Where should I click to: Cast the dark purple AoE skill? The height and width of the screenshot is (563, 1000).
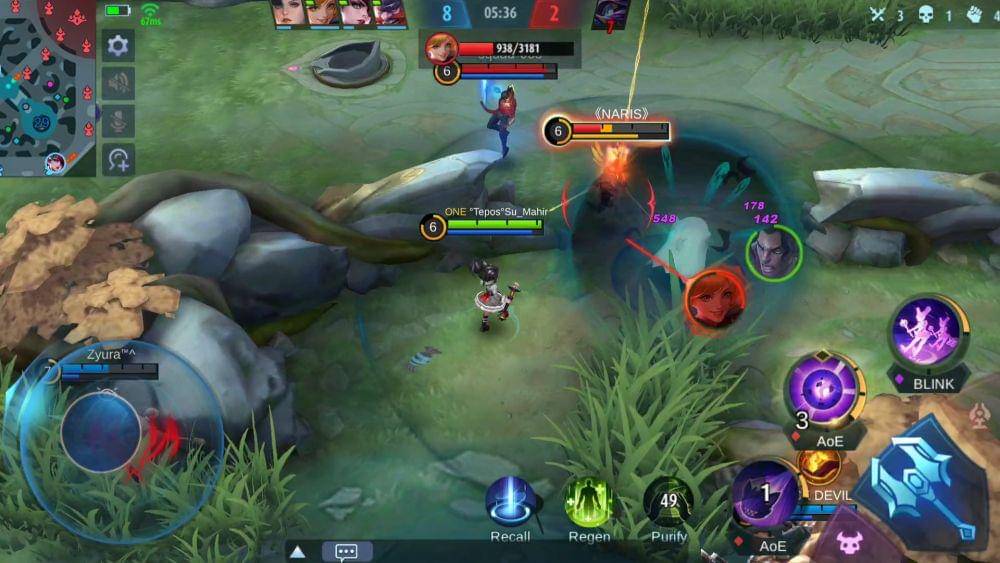pos(766,497)
